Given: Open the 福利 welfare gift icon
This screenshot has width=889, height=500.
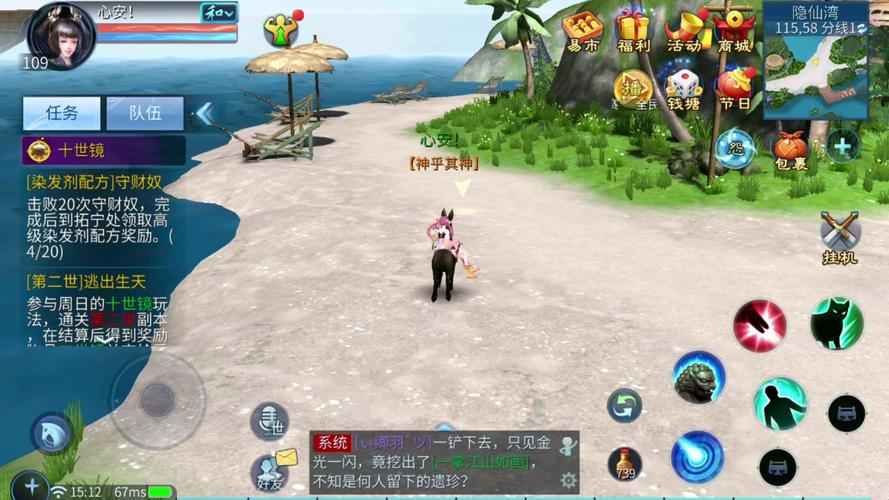Looking at the screenshot, I should (x=633, y=31).
